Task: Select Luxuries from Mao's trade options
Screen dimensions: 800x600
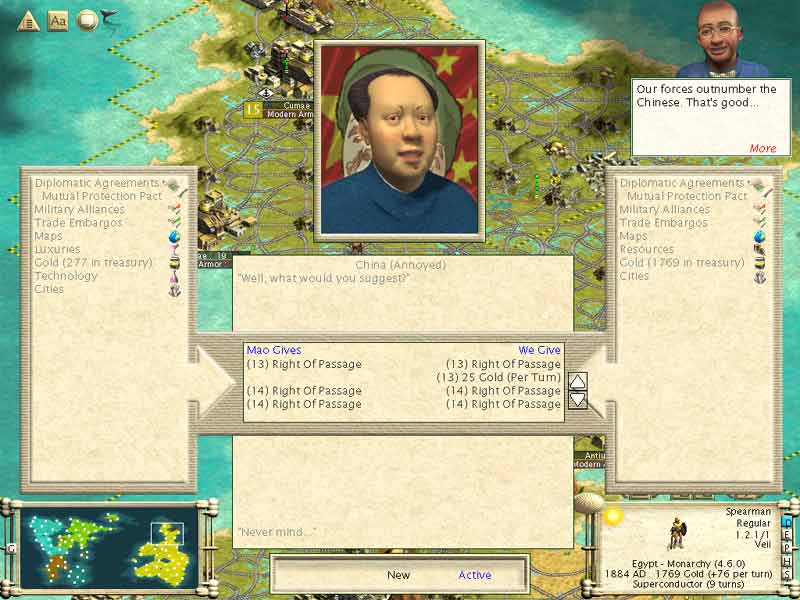Action: (58, 249)
